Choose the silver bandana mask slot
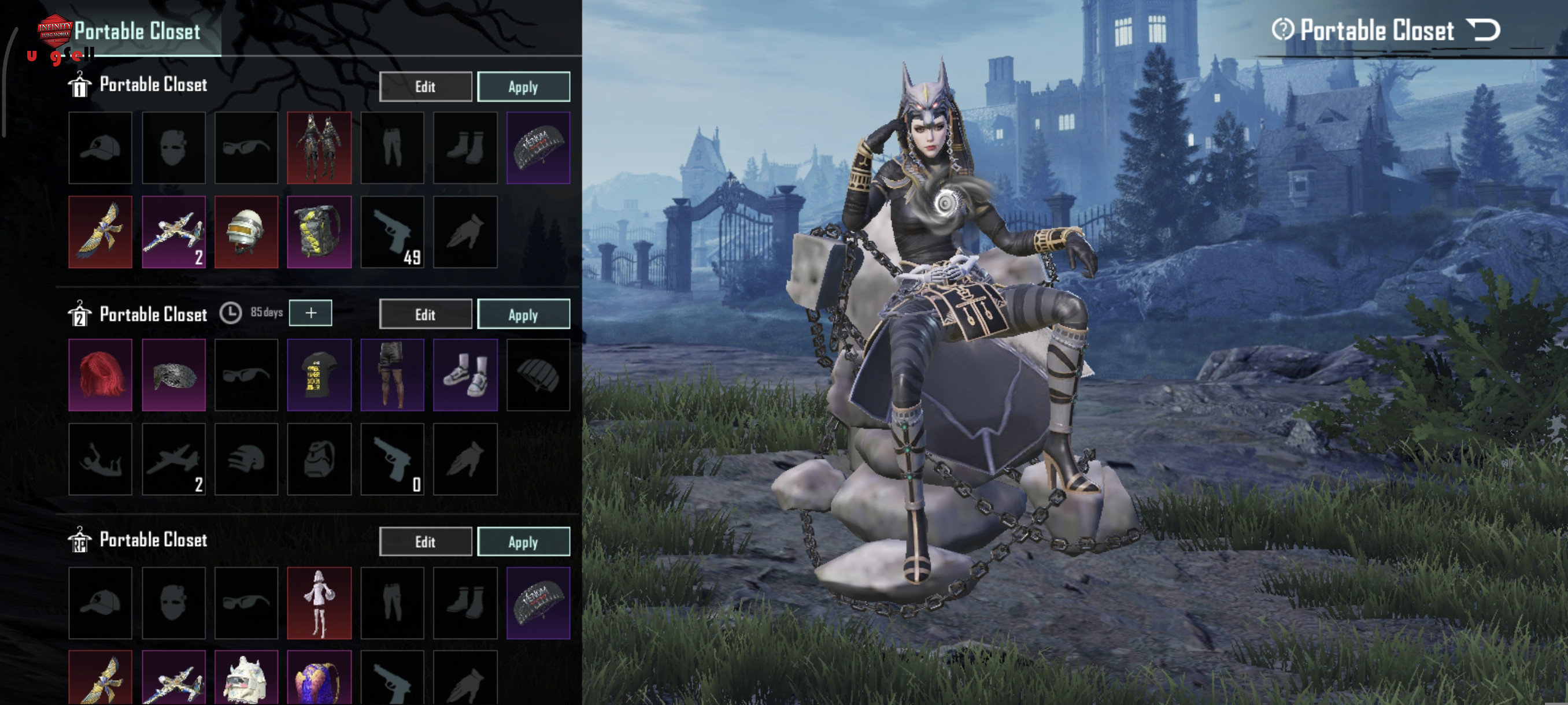 tap(173, 374)
